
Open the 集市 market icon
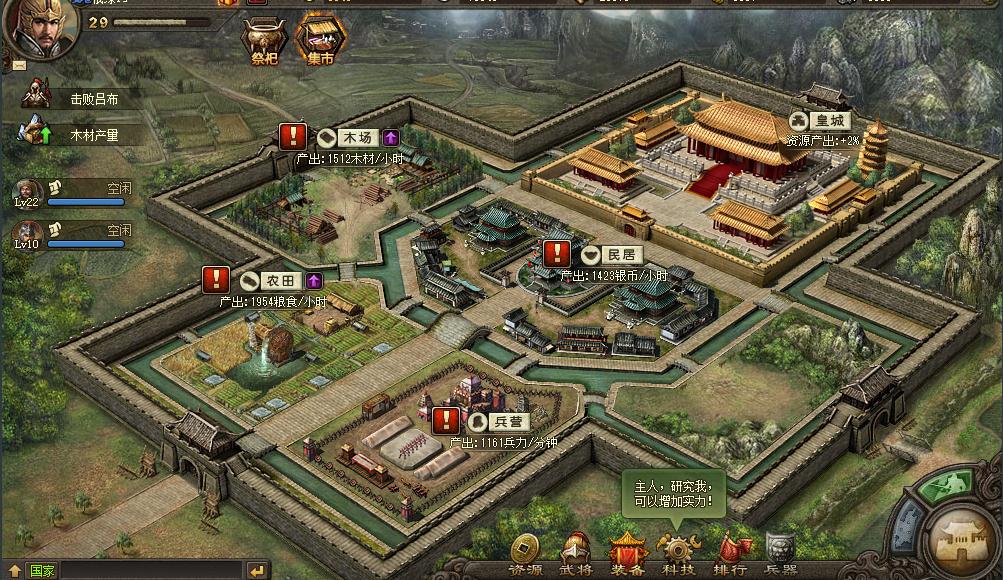pos(320,40)
